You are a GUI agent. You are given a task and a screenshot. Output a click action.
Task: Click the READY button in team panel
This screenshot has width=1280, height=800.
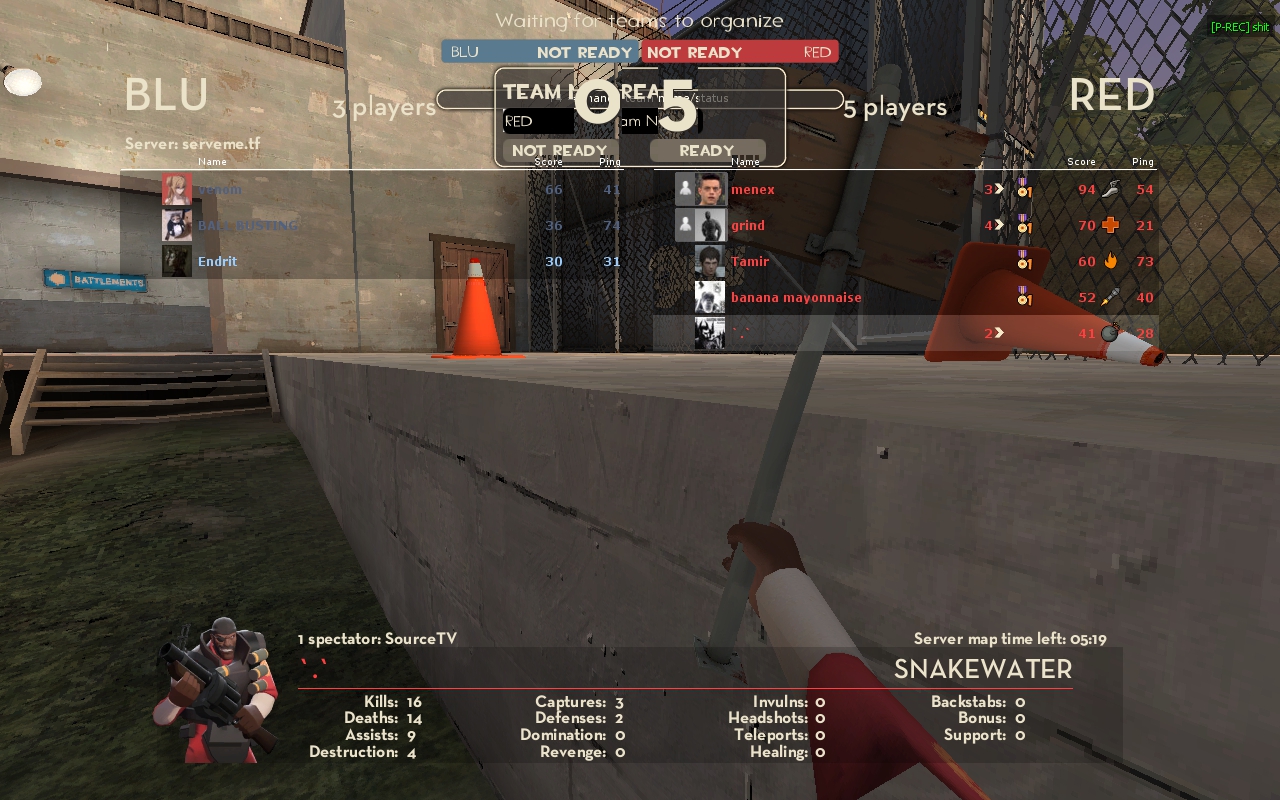click(707, 151)
